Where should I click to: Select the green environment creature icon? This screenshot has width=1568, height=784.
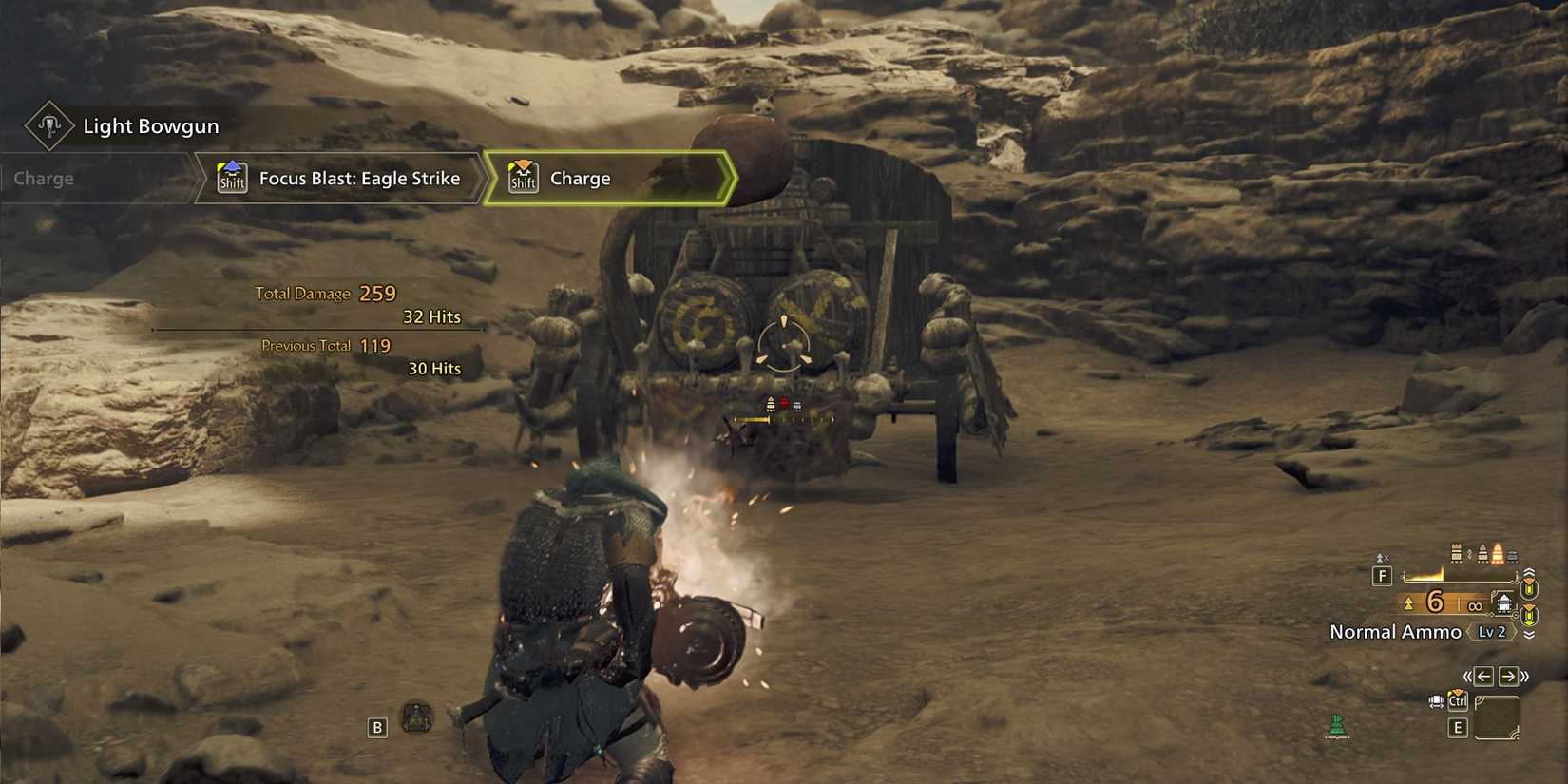click(1338, 724)
